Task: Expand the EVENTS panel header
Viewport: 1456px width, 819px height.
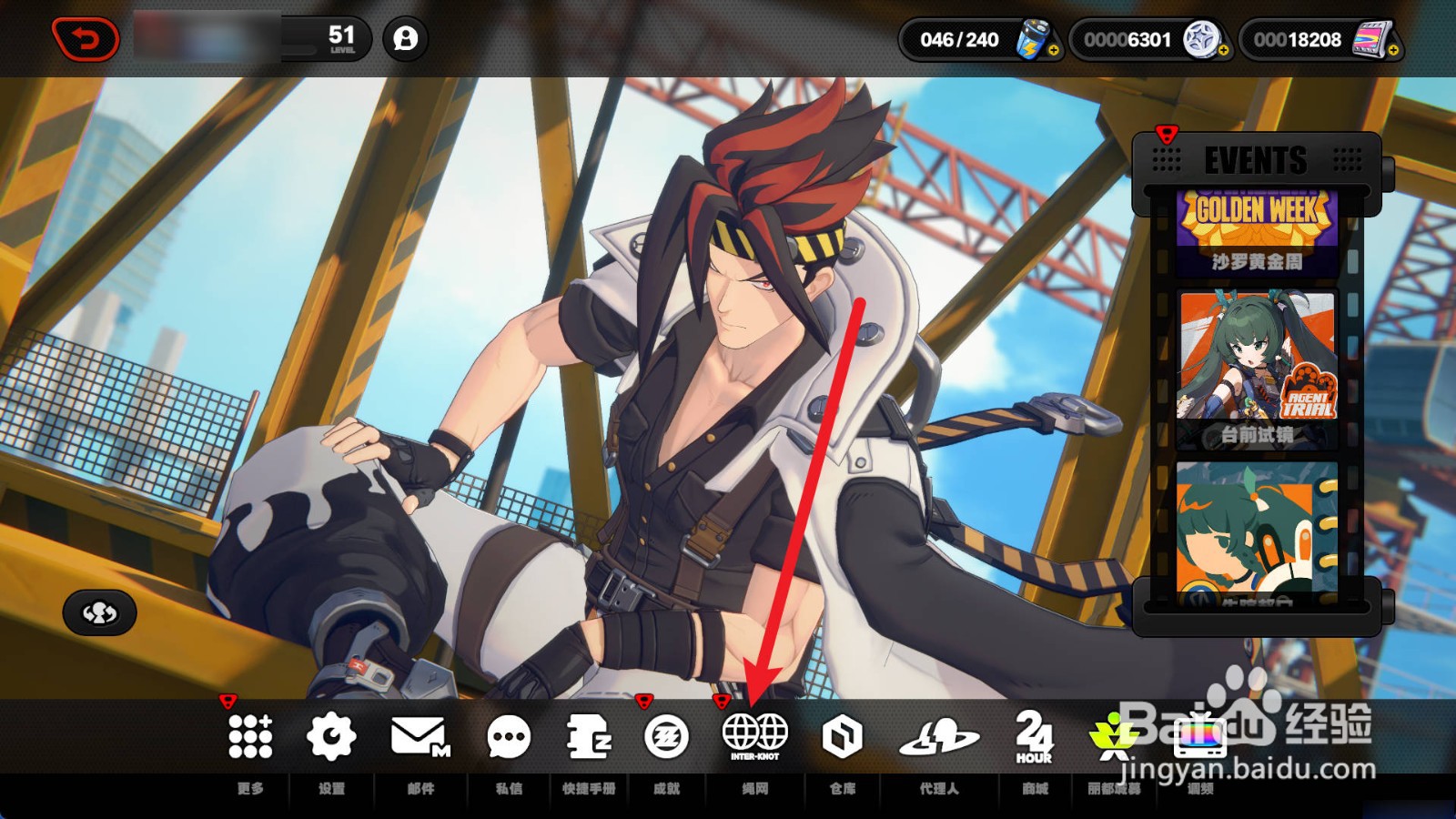Action: (1256, 161)
